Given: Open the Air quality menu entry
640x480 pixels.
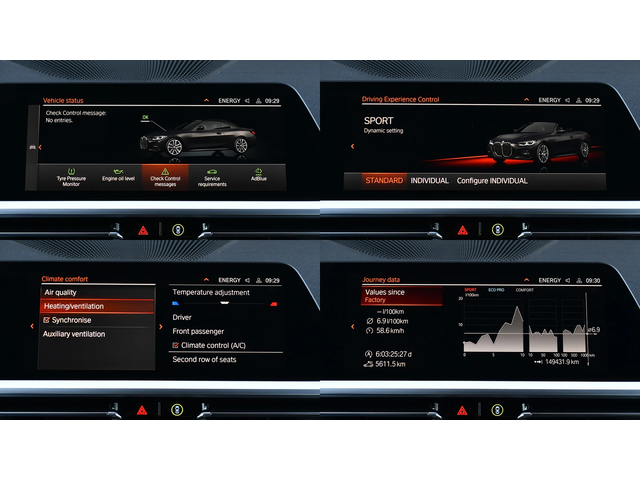Looking at the screenshot, I should pyautogui.click(x=98, y=292).
